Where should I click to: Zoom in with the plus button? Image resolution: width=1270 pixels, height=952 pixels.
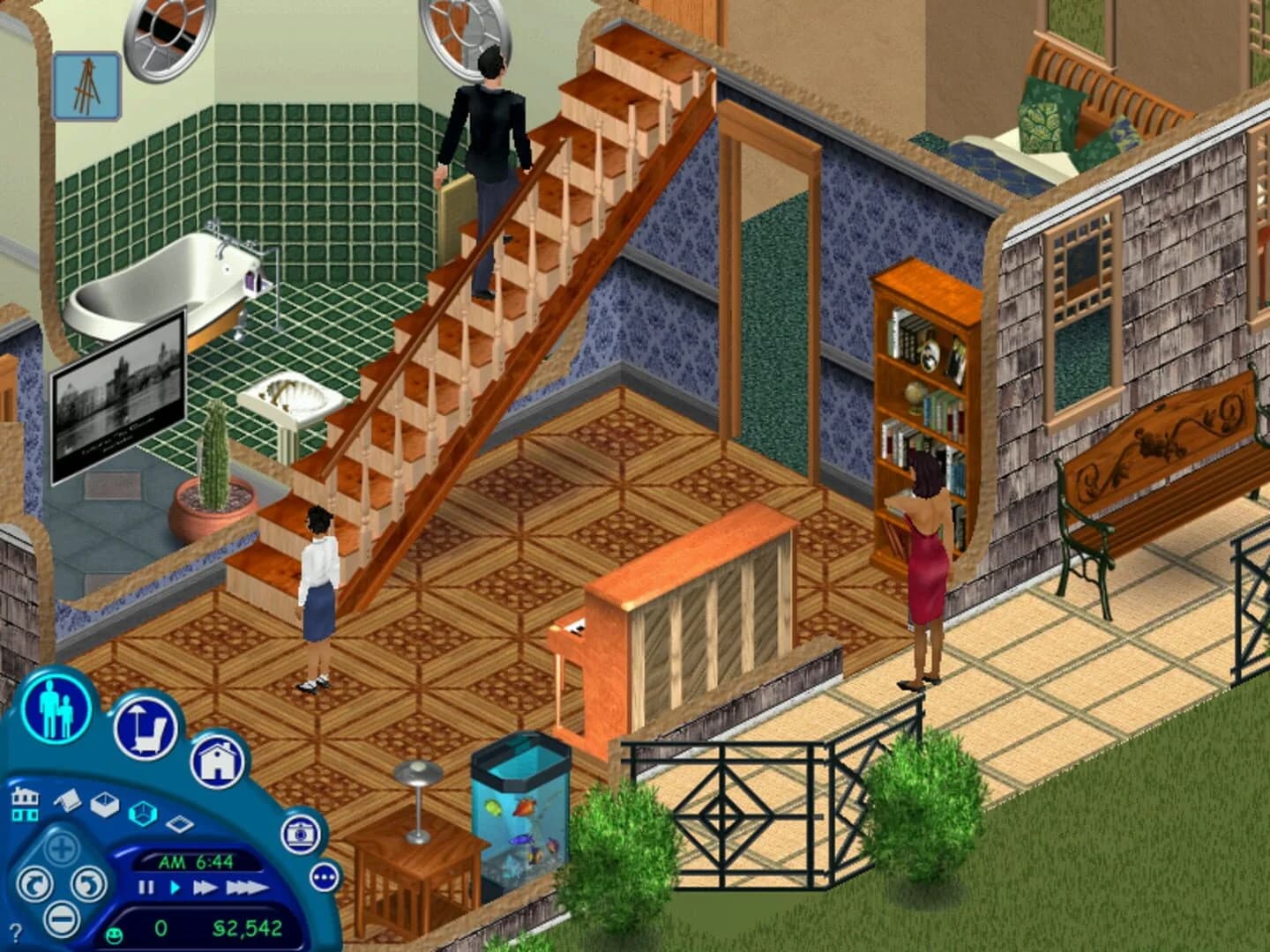(x=62, y=849)
